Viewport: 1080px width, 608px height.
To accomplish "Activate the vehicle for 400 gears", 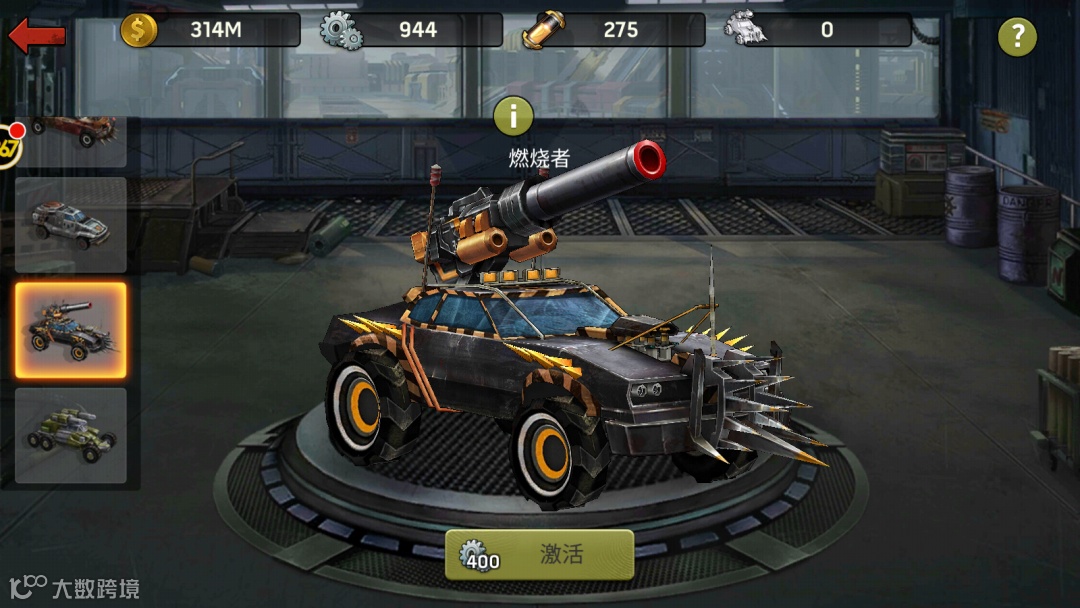I will (x=539, y=555).
